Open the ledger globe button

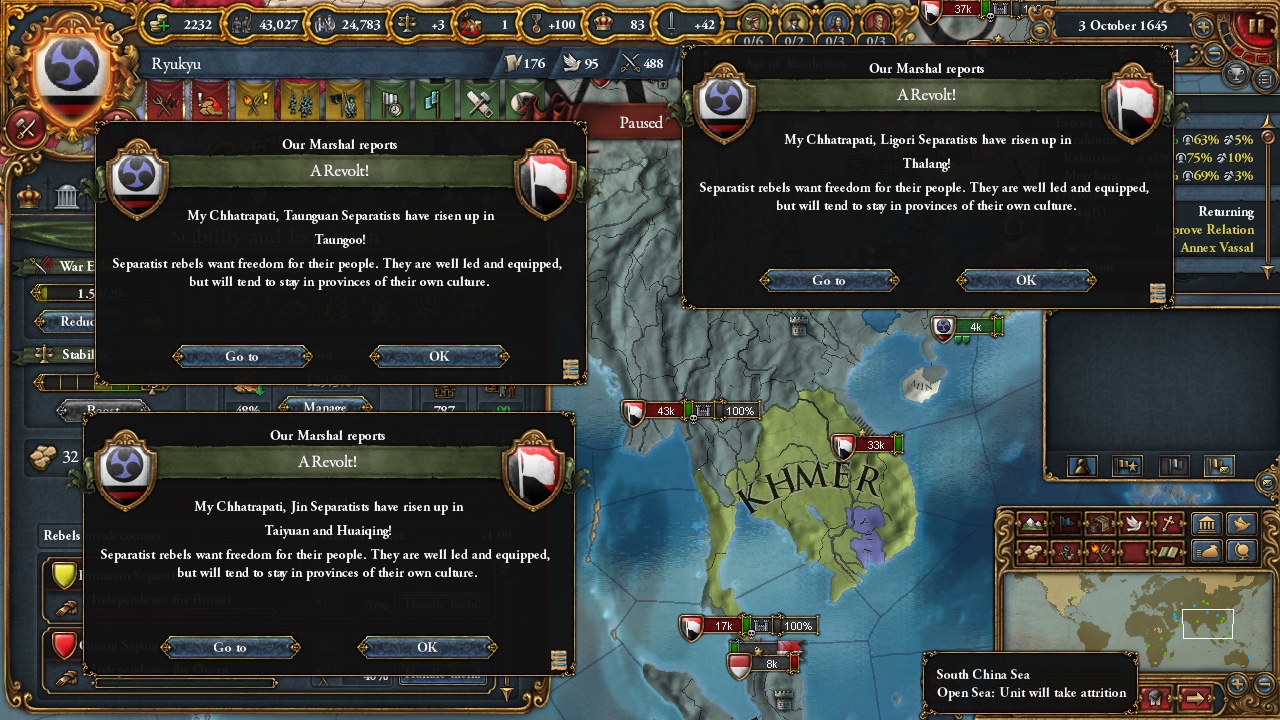(x=1242, y=550)
